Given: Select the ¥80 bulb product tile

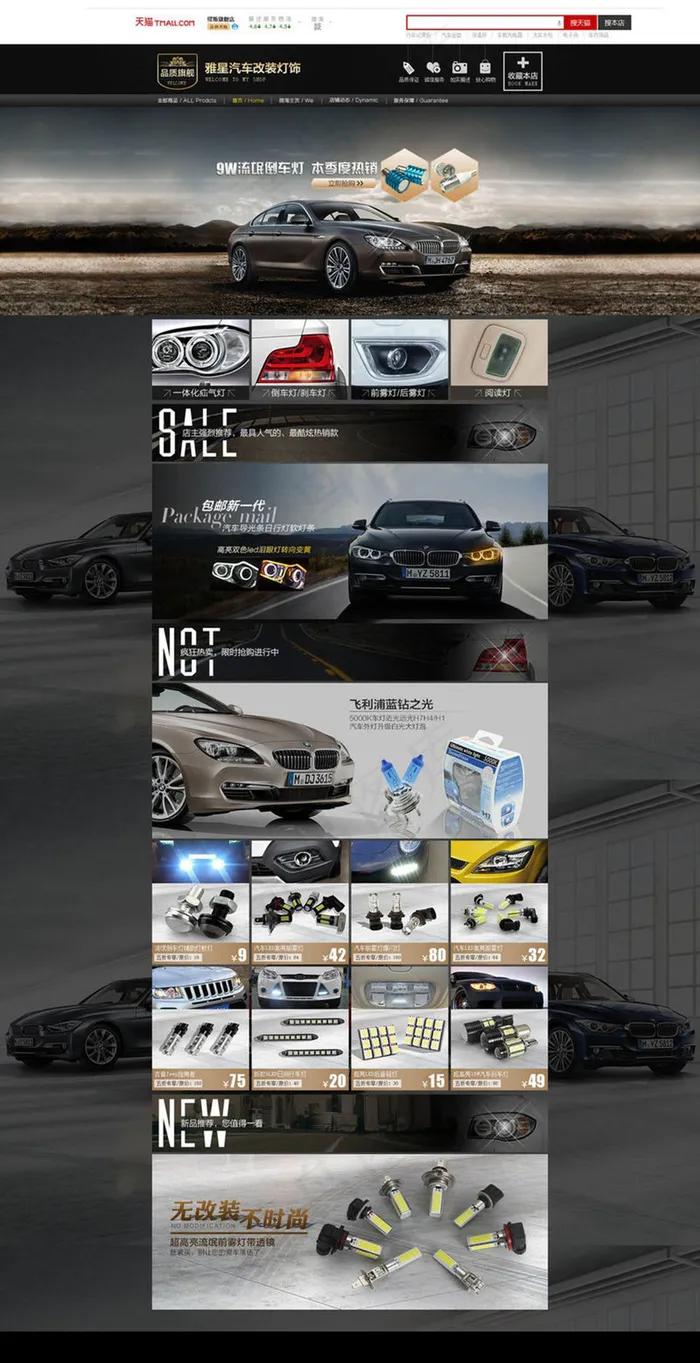Looking at the screenshot, I should [399, 902].
